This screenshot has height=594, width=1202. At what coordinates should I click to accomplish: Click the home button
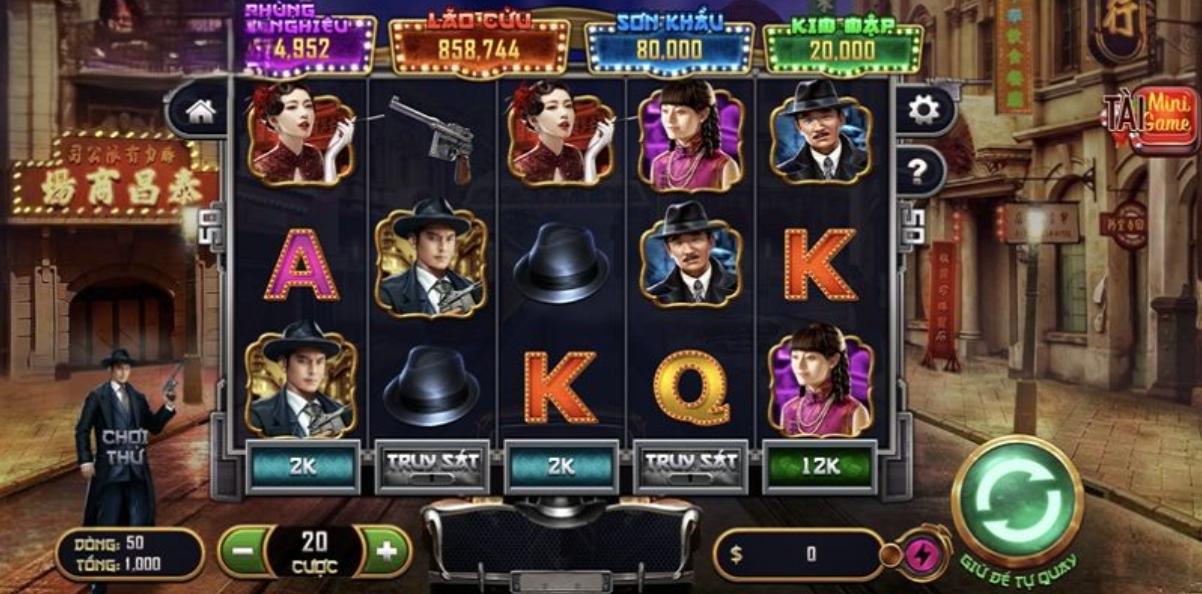point(201,111)
